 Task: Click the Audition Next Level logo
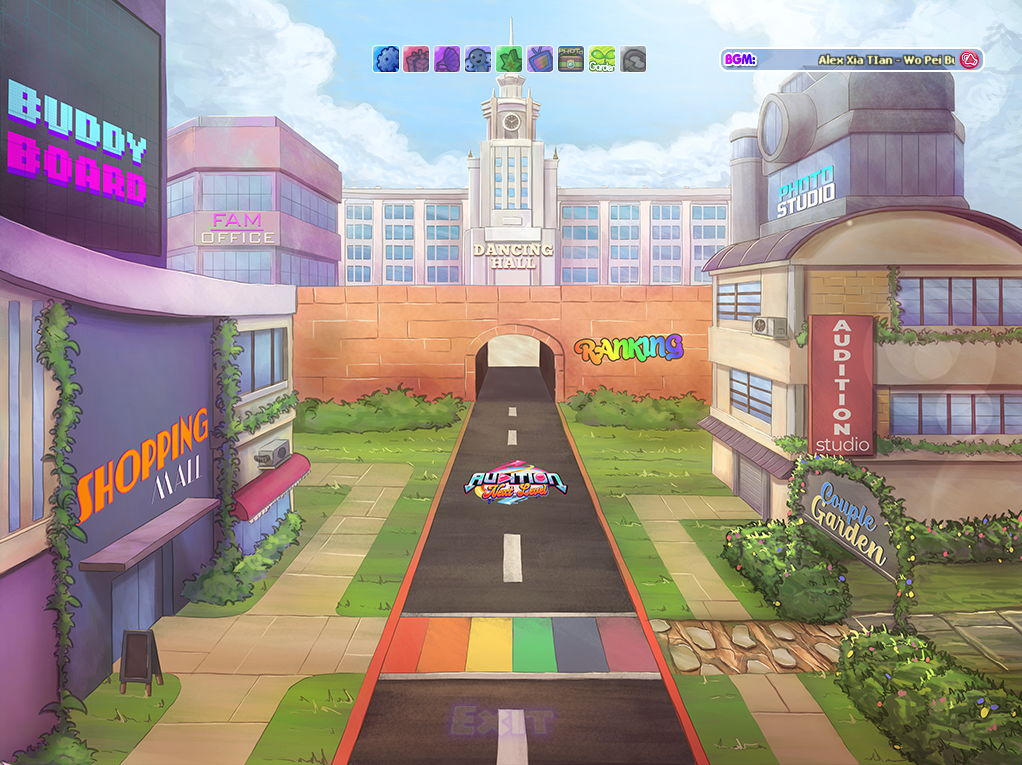(x=516, y=485)
